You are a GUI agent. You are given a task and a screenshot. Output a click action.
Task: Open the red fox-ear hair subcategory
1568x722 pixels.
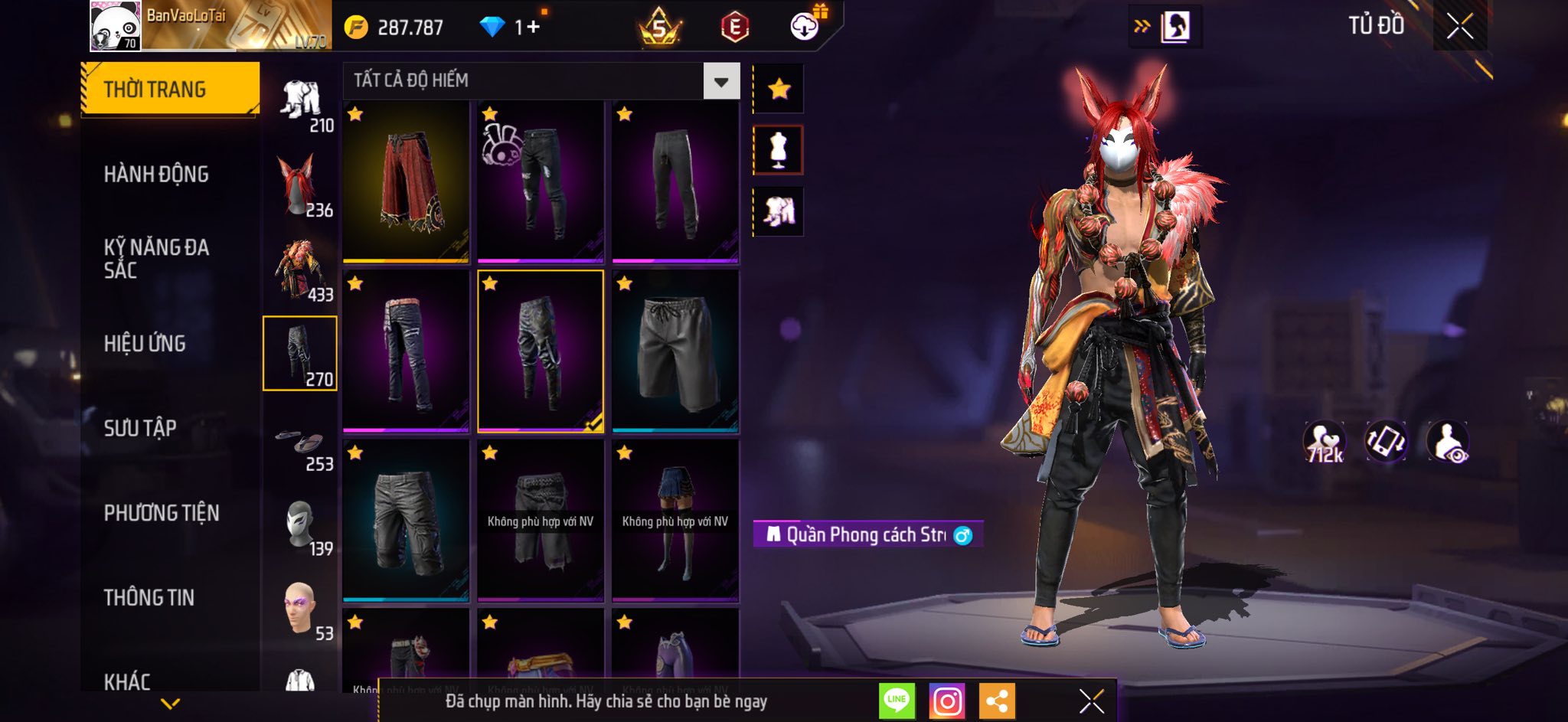tap(300, 185)
